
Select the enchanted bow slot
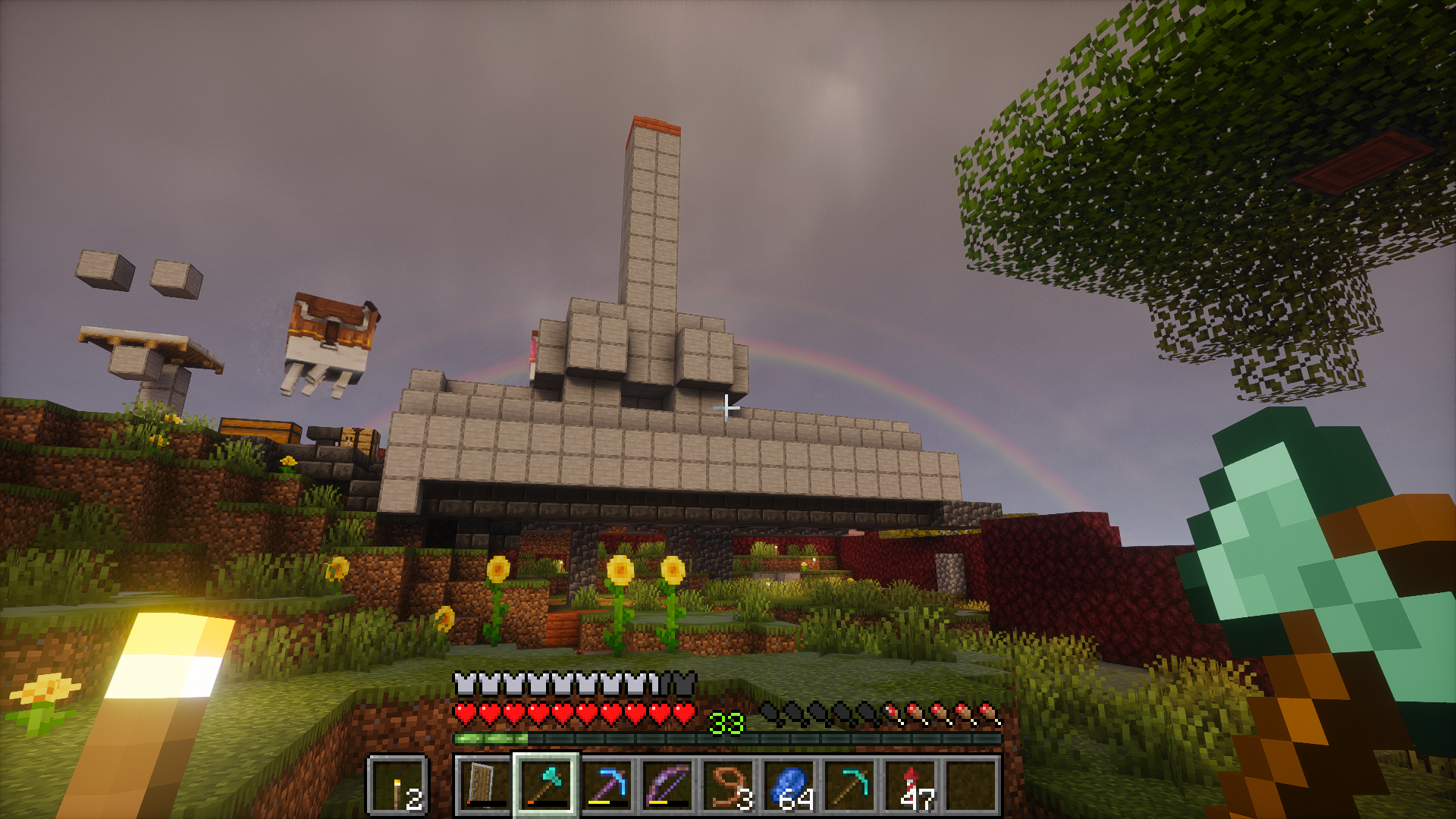667,786
